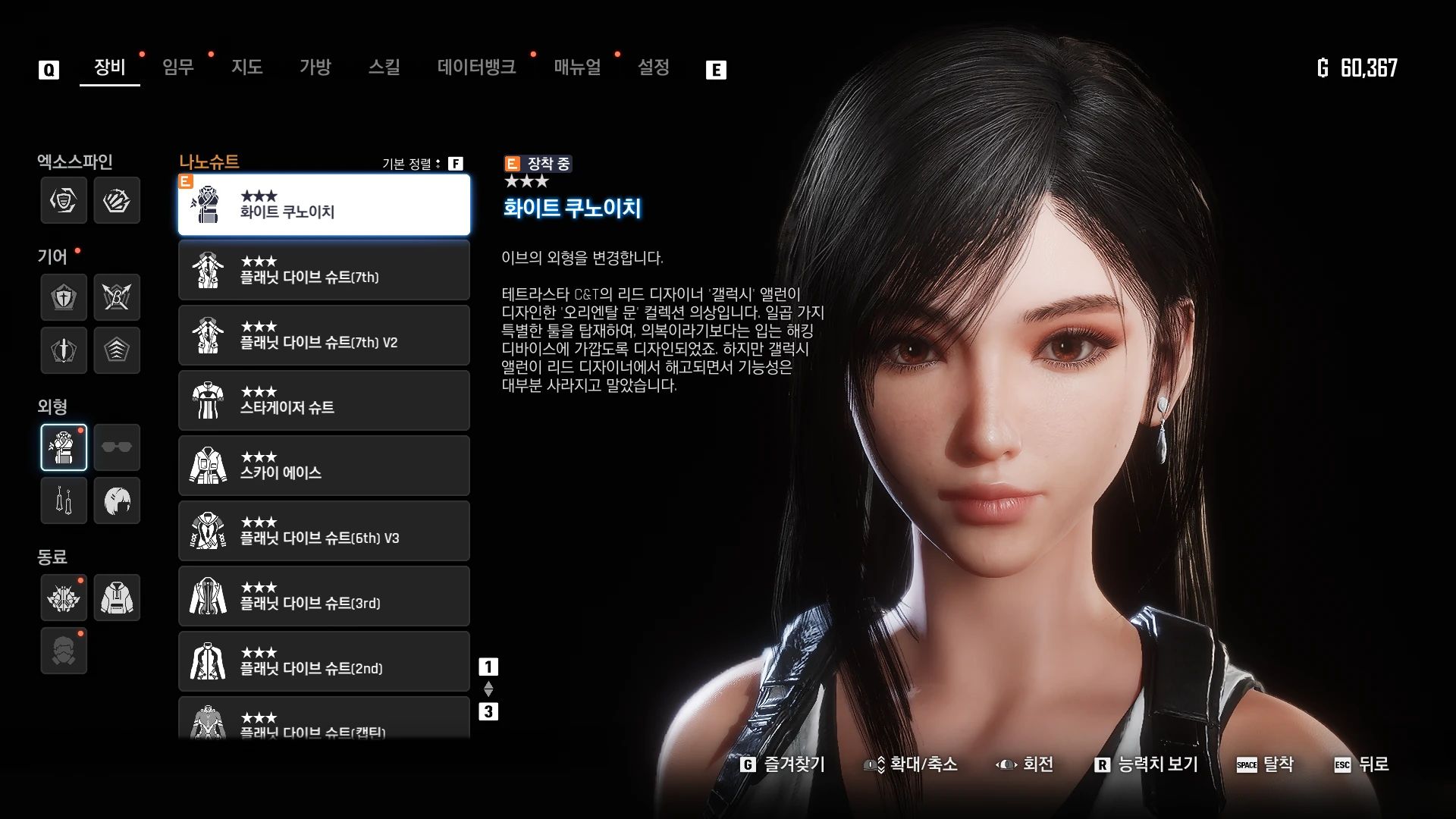Open the first Exospine equipment slot
Image resolution: width=1456 pixels, height=819 pixels.
[x=64, y=200]
